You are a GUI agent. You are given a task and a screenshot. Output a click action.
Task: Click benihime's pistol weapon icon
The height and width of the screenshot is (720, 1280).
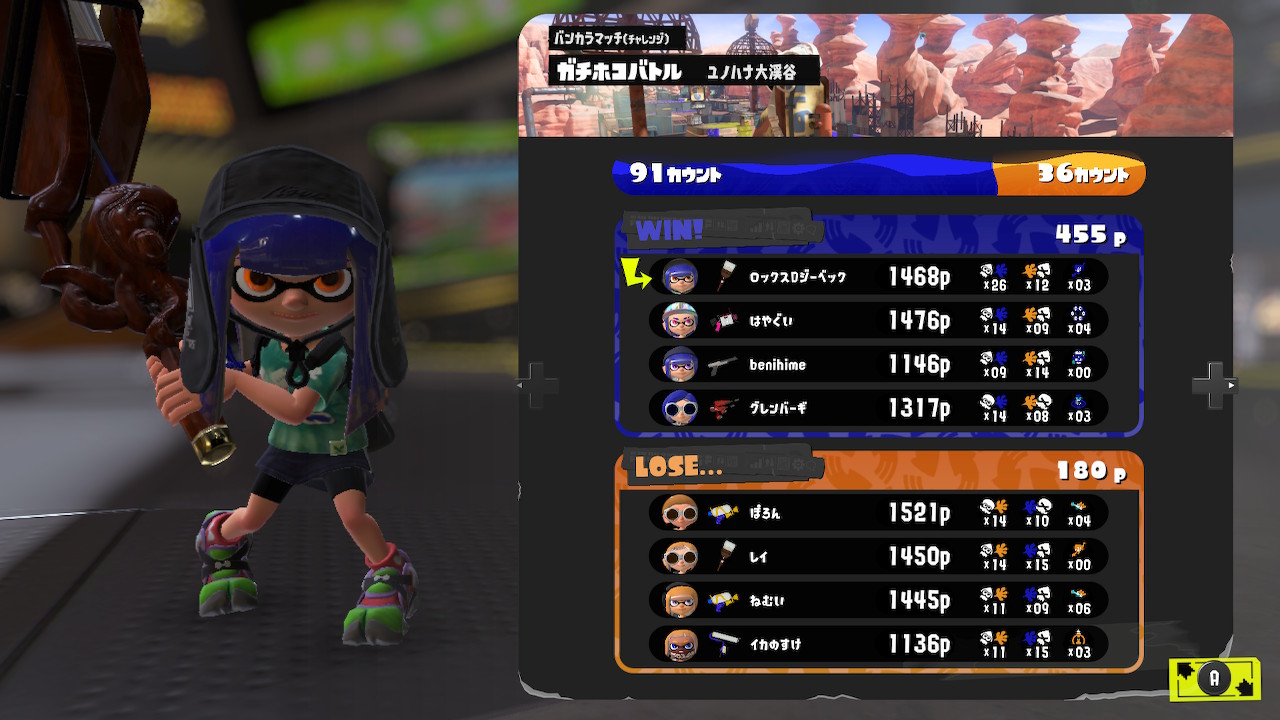(722, 365)
